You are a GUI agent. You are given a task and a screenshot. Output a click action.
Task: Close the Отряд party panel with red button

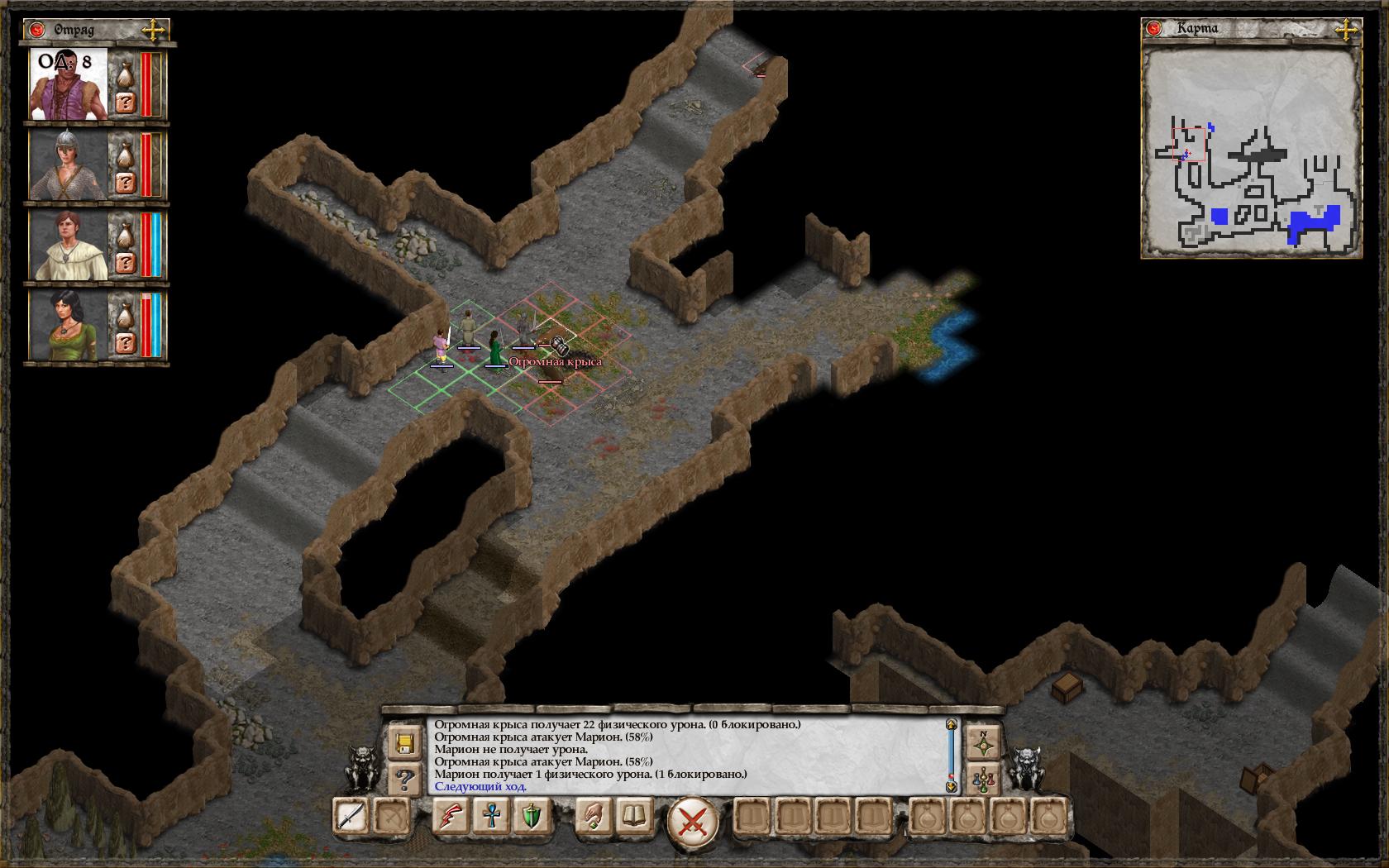click(x=36, y=30)
